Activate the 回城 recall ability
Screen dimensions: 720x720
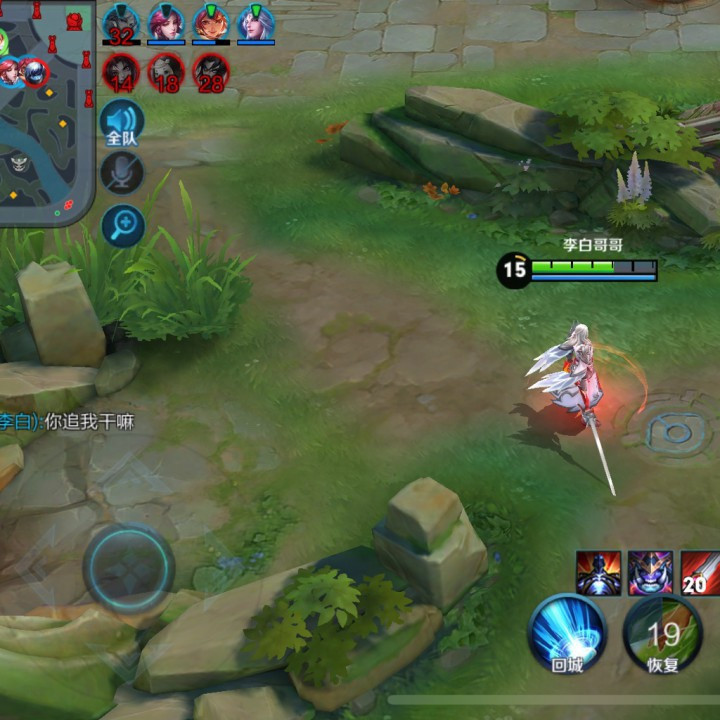pos(567,633)
